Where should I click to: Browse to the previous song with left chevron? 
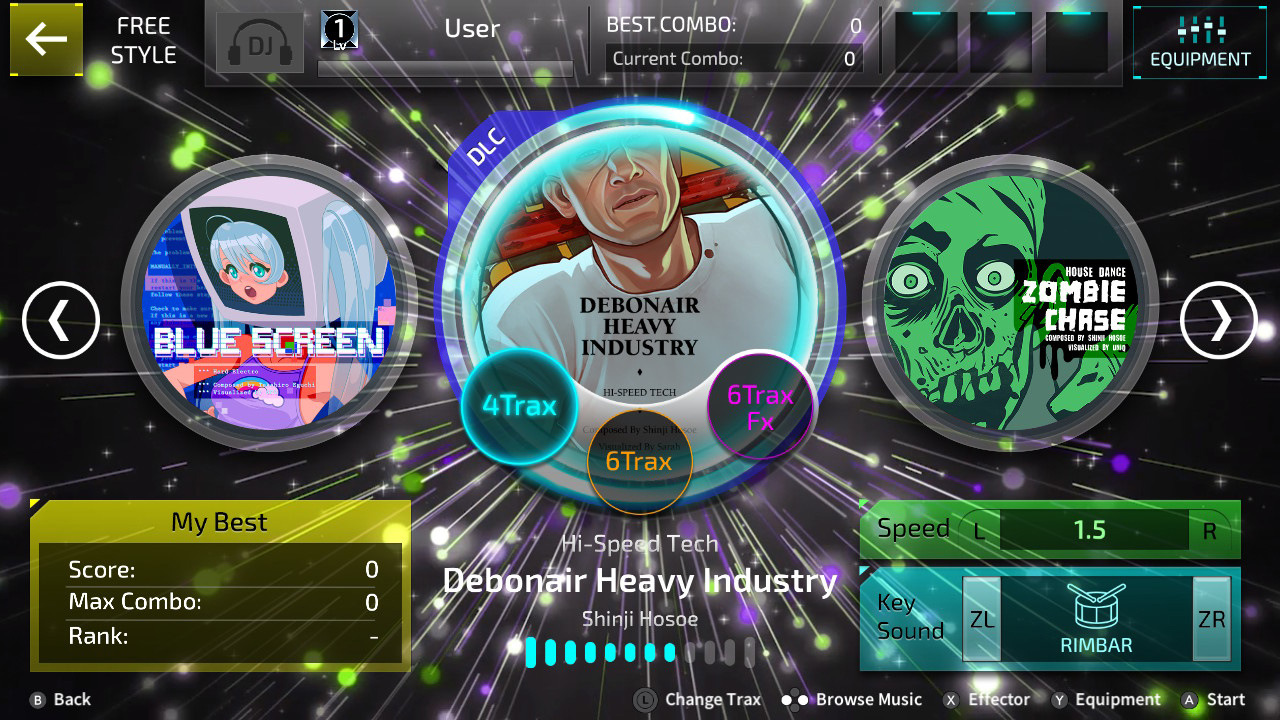pyautogui.click(x=60, y=321)
